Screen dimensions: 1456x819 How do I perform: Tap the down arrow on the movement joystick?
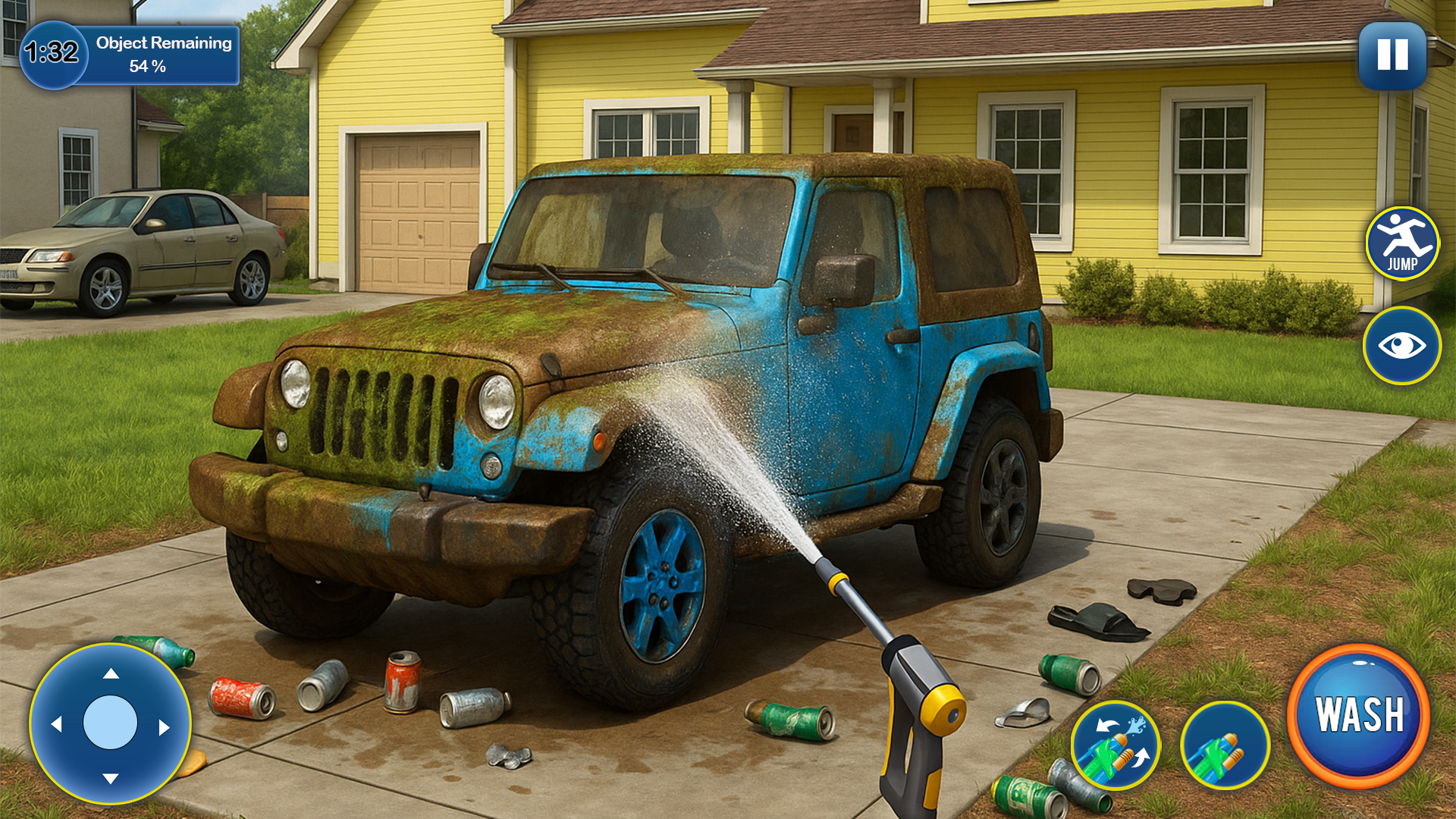coord(111,777)
